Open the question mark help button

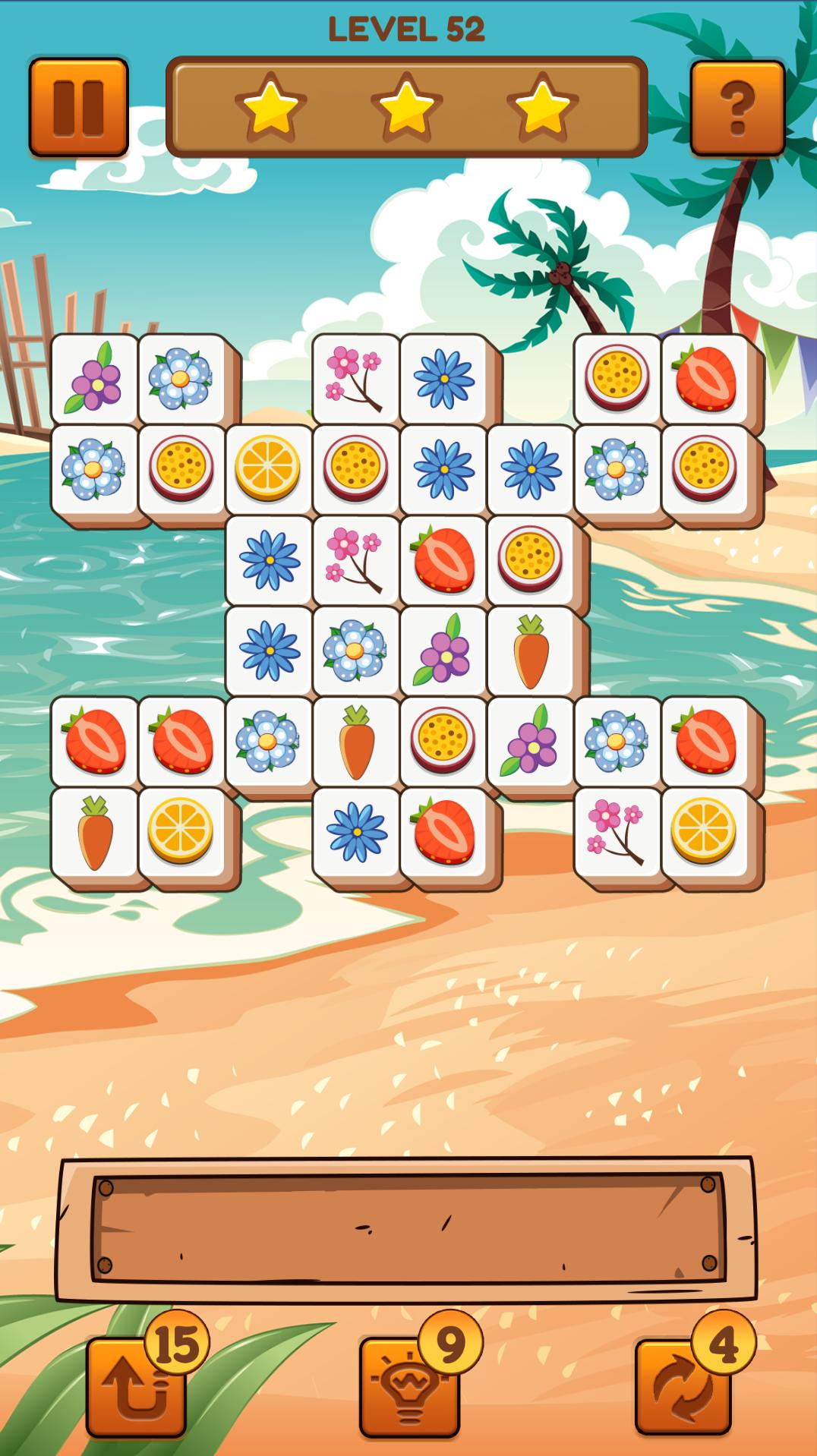coord(737,107)
